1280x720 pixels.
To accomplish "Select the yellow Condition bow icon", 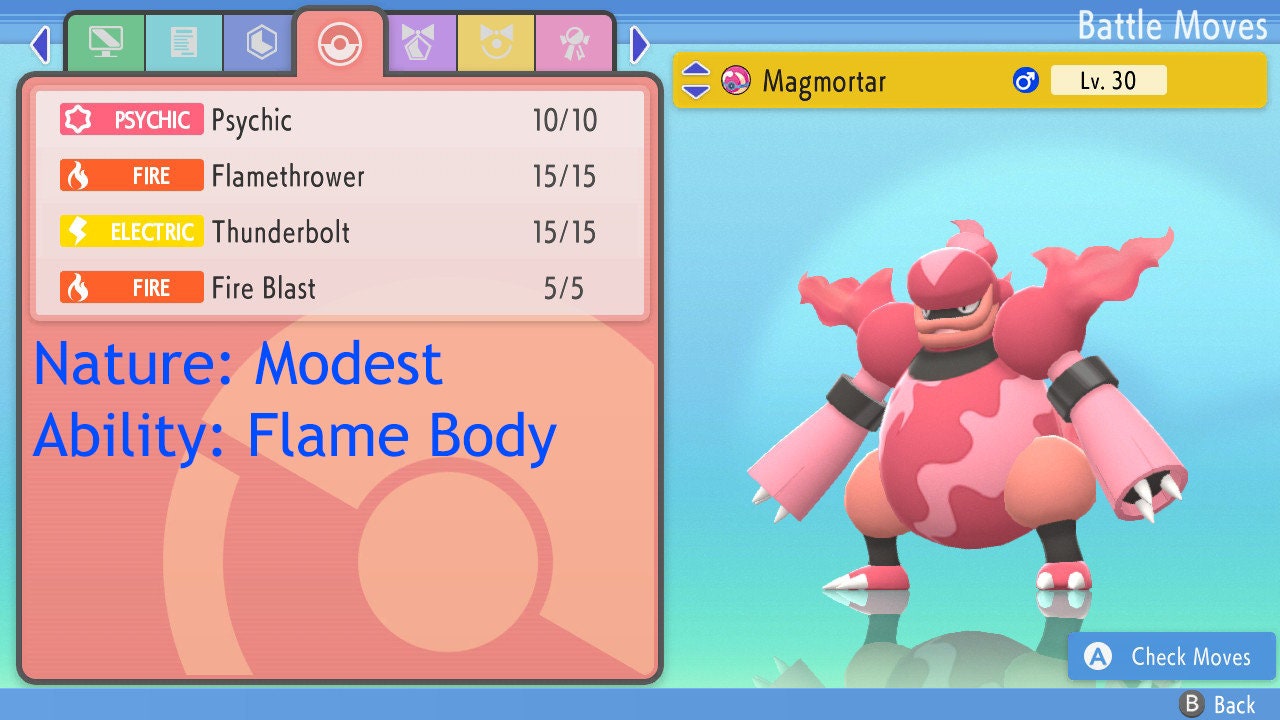I will tap(497, 43).
